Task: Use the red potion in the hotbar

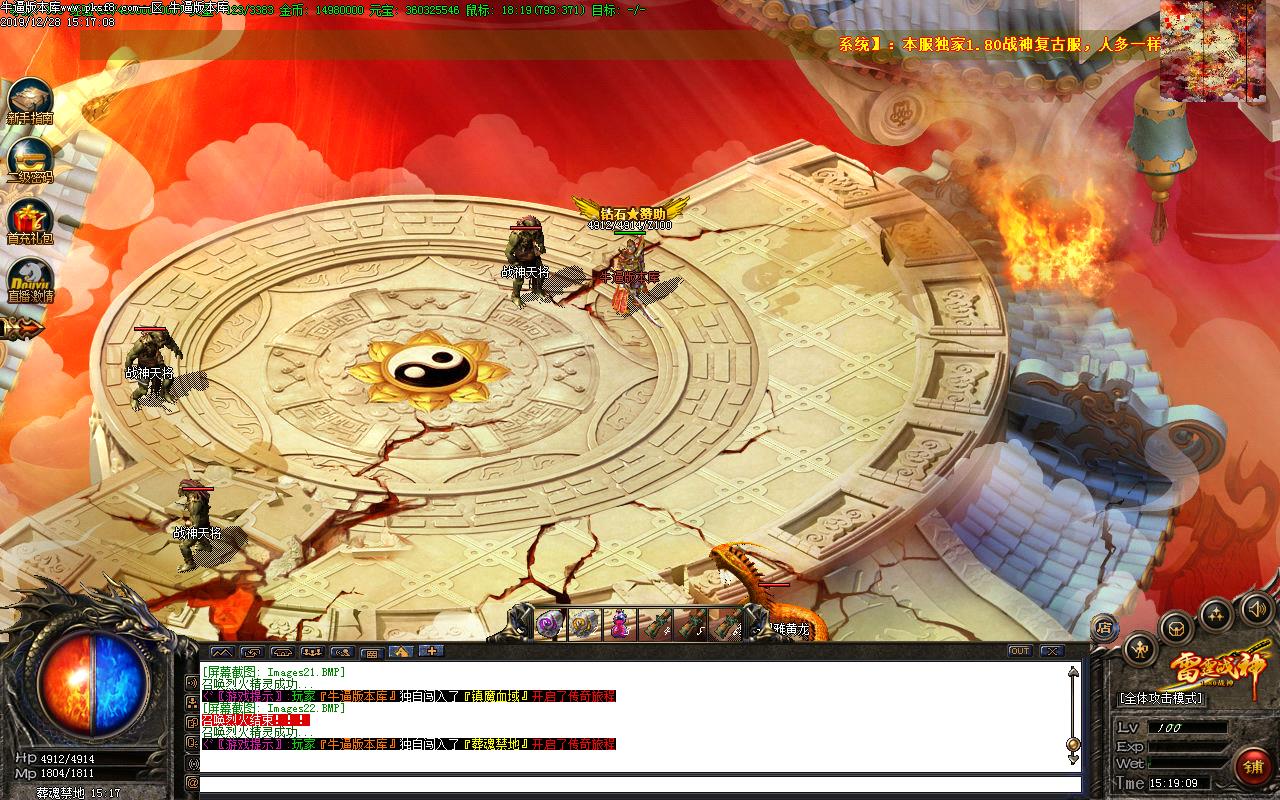Action: click(620, 624)
